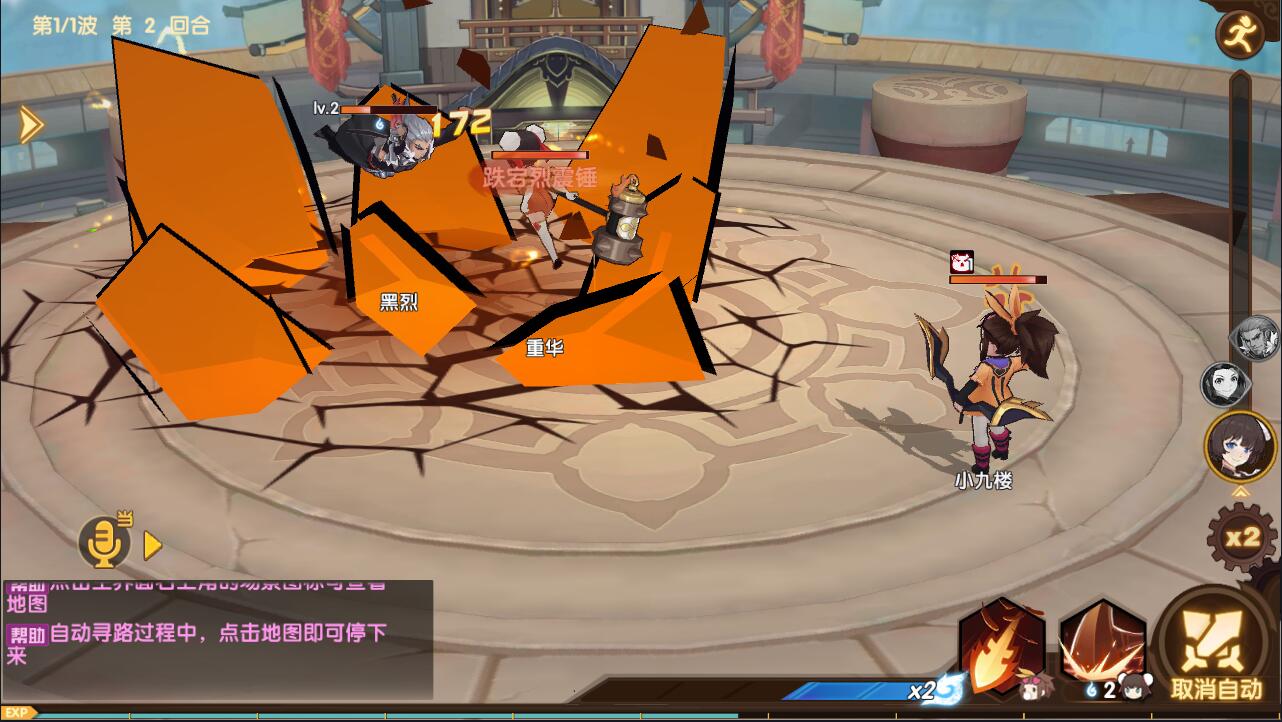1282x722 pixels.
Task: Tap the running figure escape icon
Action: coord(1239,35)
